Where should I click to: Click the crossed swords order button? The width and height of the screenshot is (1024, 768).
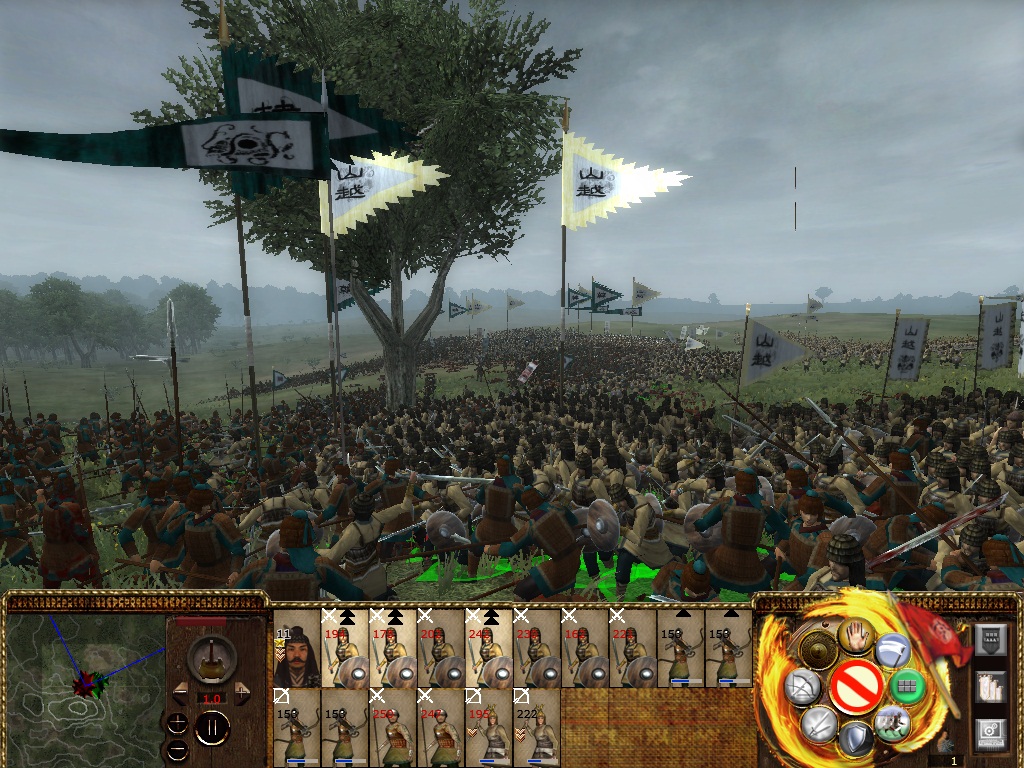point(819,723)
